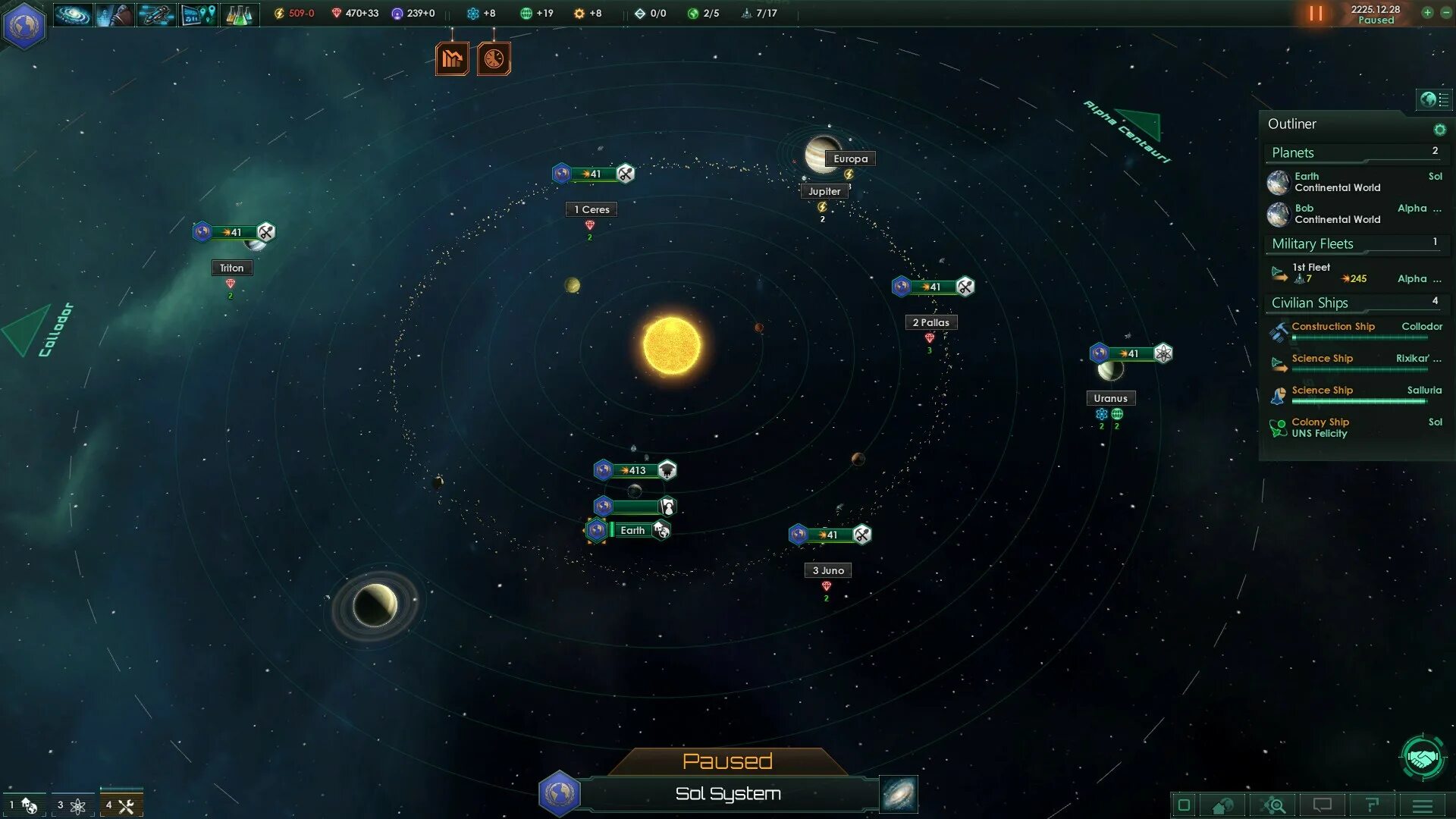This screenshot has width=1456, height=819.
Task: Click the orange clock alert icon
Action: click(x=494, y=58)
